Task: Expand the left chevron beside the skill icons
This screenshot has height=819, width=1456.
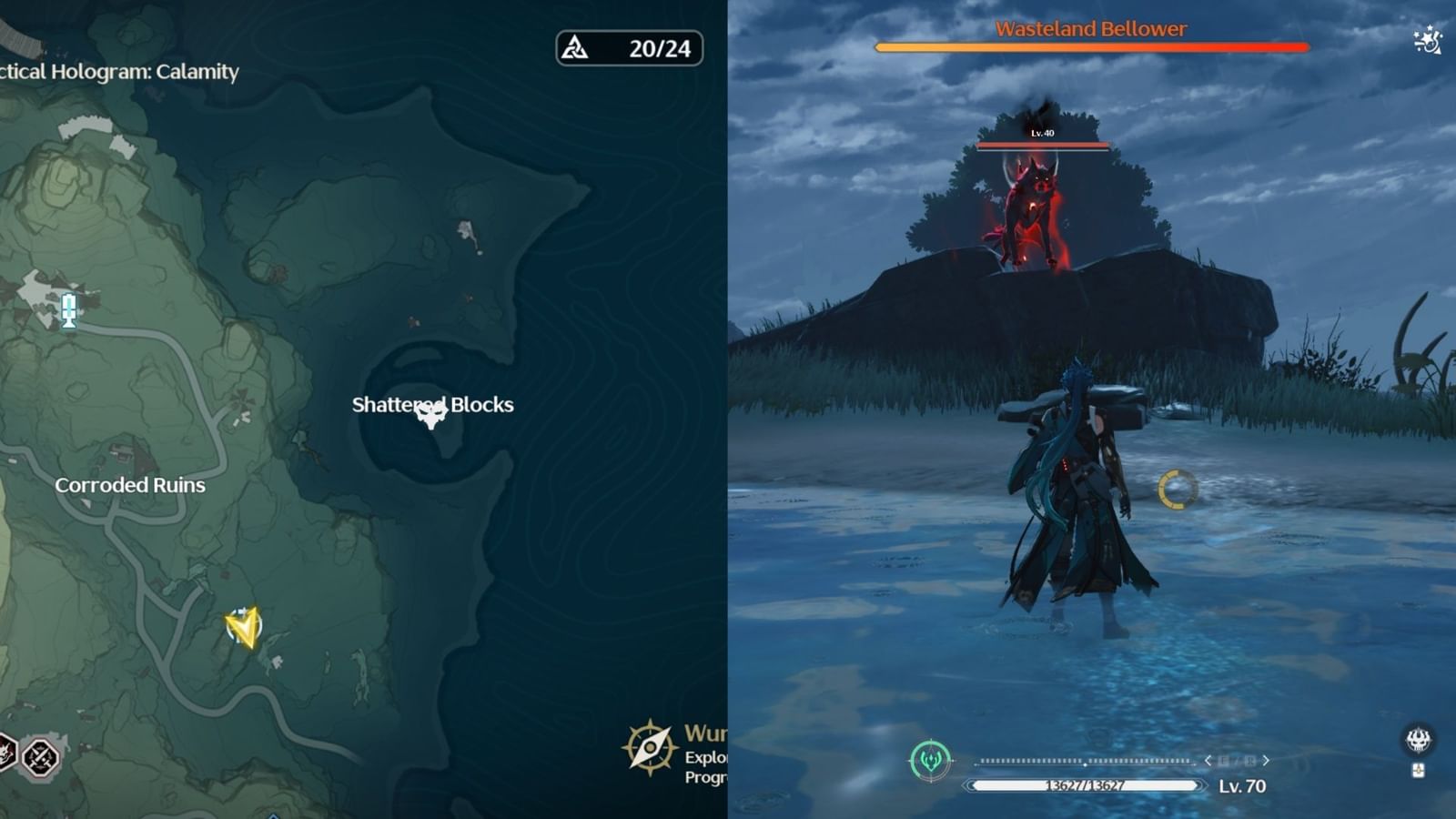Action: [x=1208, y=760]
